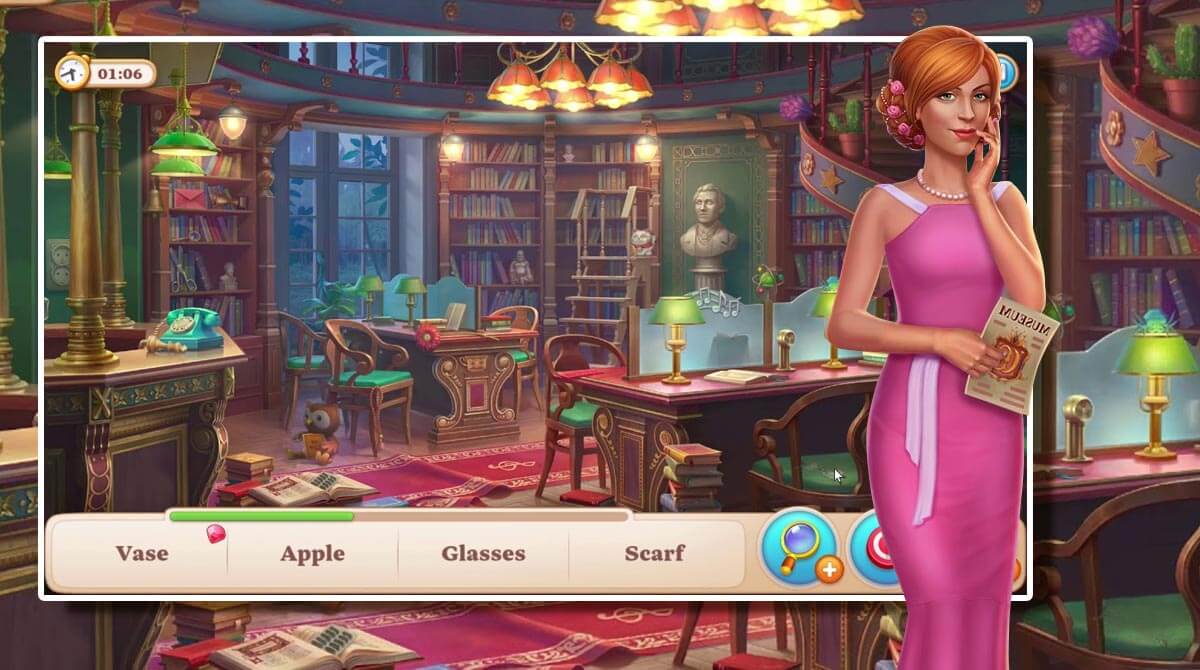The width and height of the screenshot is (1200, 670).
Task: Click the Glasses item in the list
Action: pyautogui.click(x=483, y=553)
